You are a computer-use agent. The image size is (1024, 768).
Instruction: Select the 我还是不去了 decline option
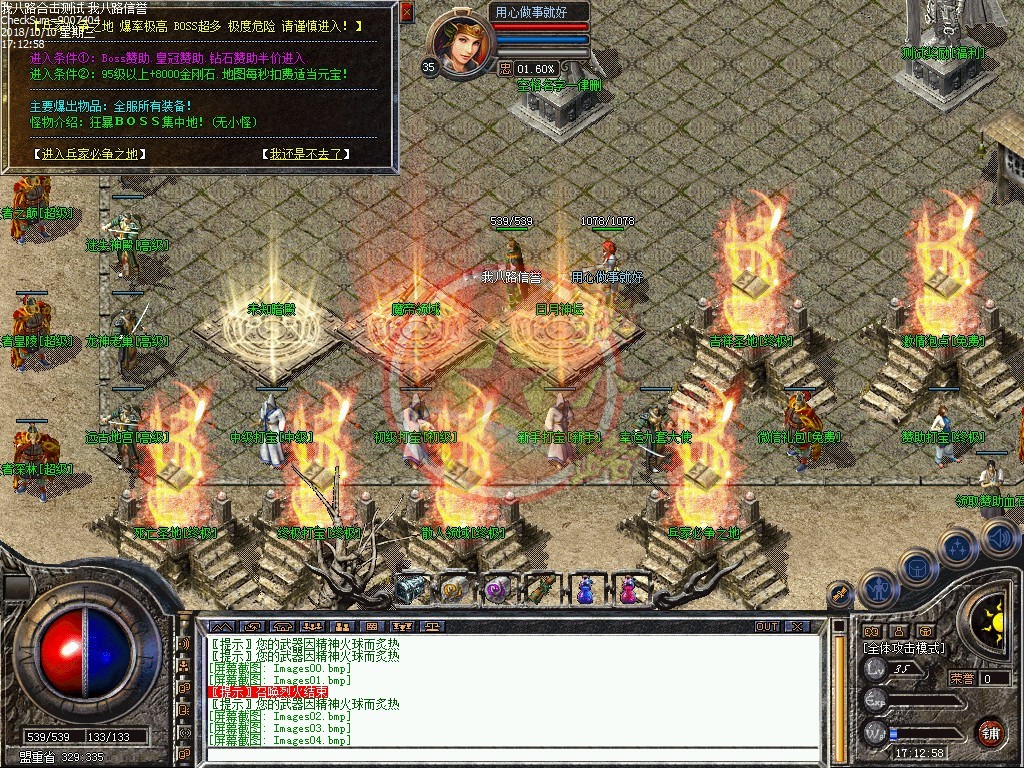coord(306,154)
